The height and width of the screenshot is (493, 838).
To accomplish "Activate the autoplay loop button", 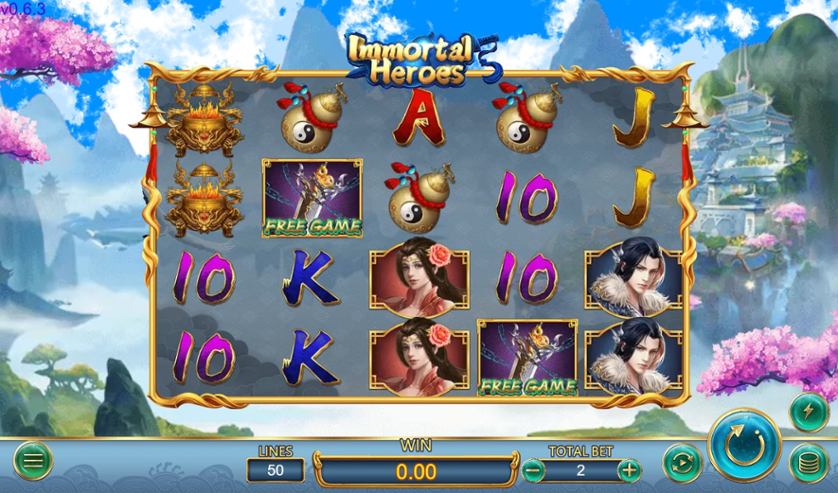I will pos(680,462).
